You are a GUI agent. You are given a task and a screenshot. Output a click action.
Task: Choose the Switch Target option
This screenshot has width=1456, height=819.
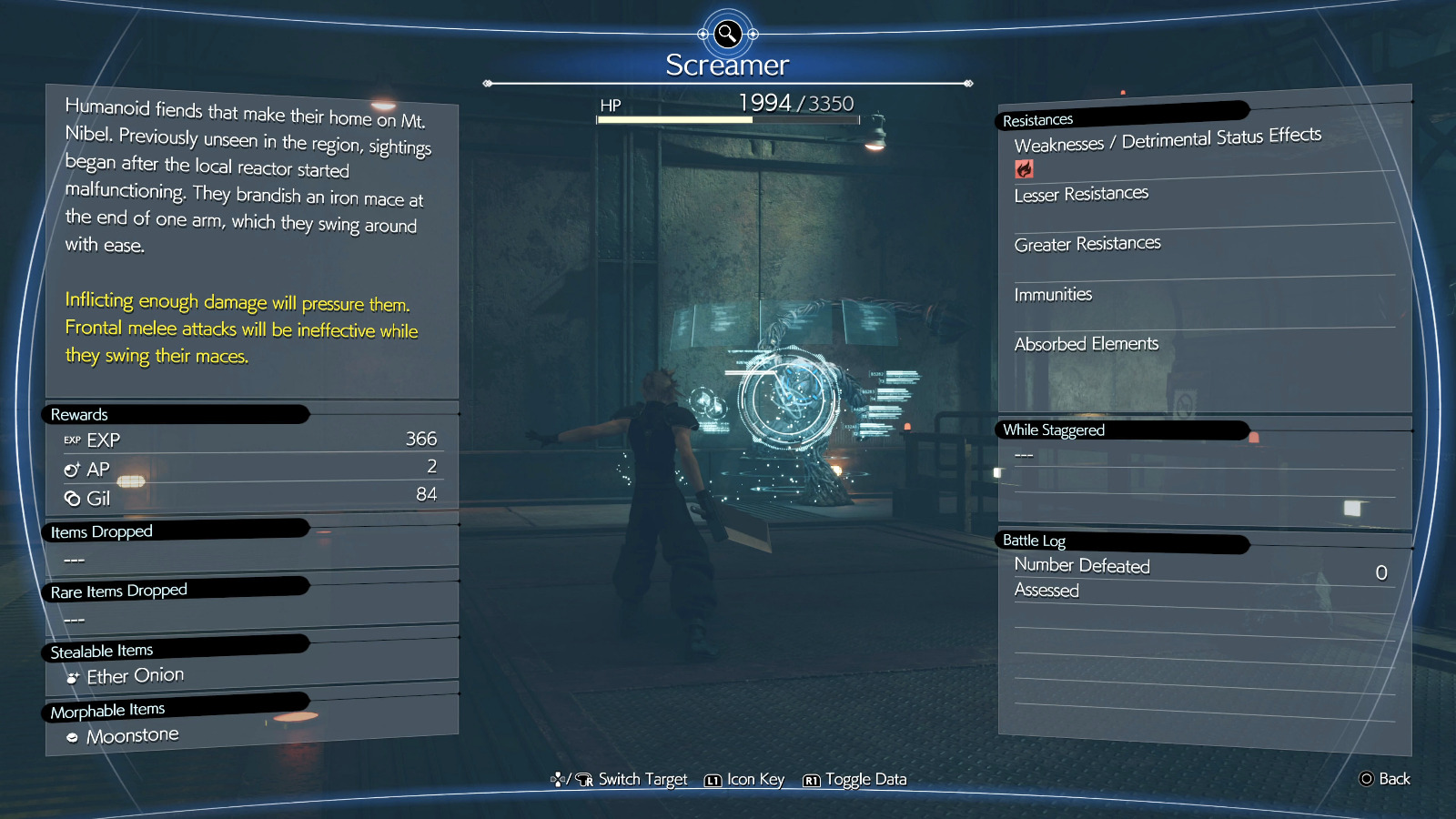(642, 780)
